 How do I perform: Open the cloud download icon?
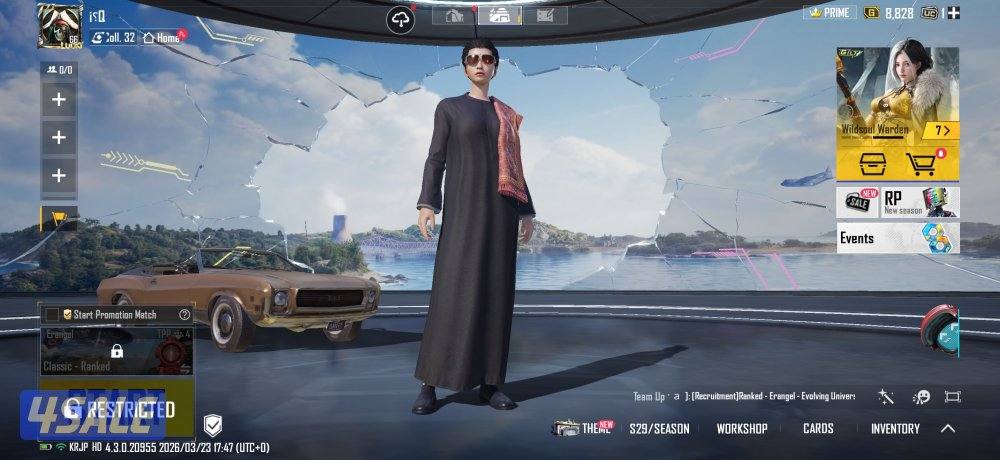(x=401, y=20)
